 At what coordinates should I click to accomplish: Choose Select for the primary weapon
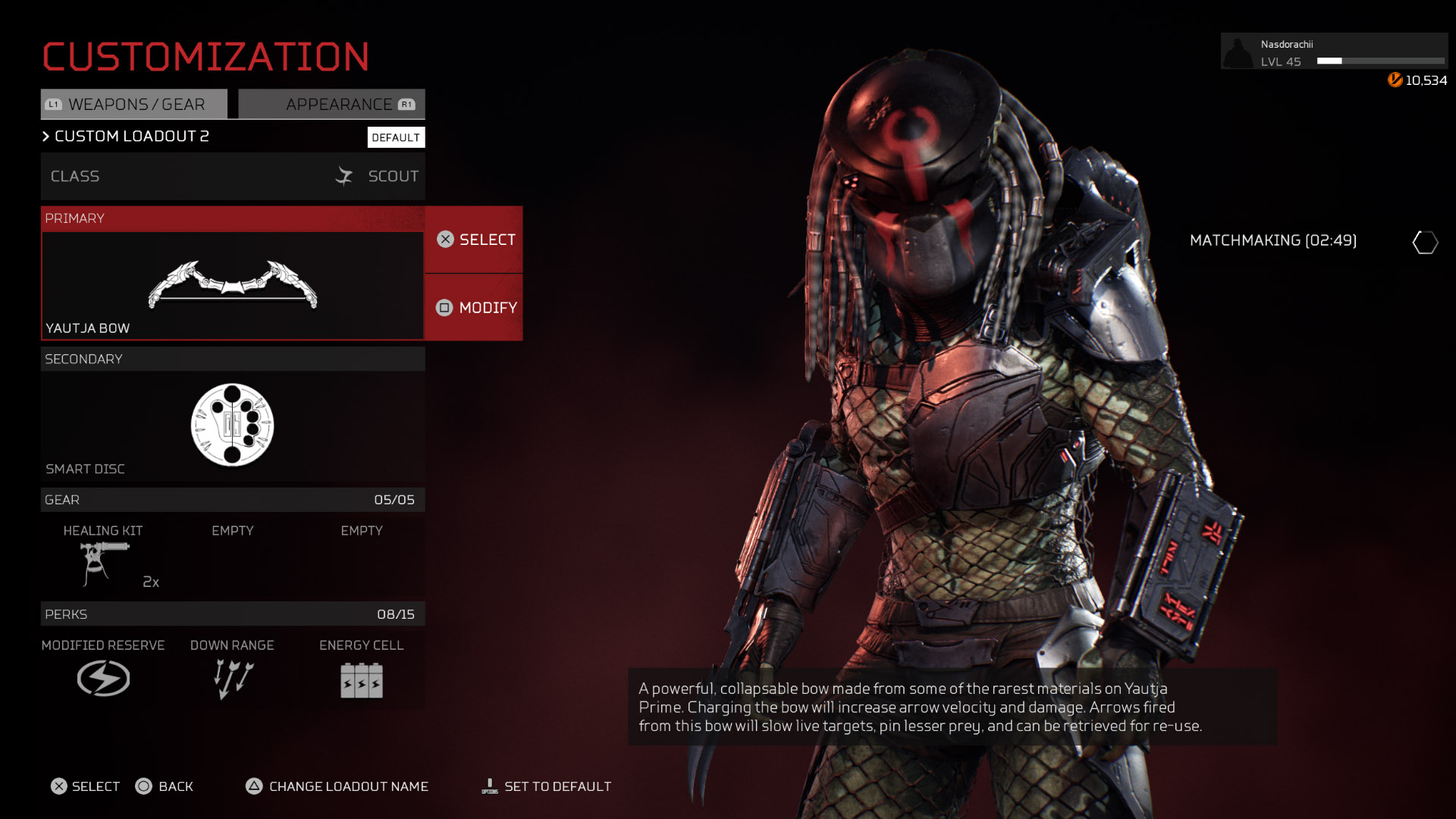coord(474,240)
